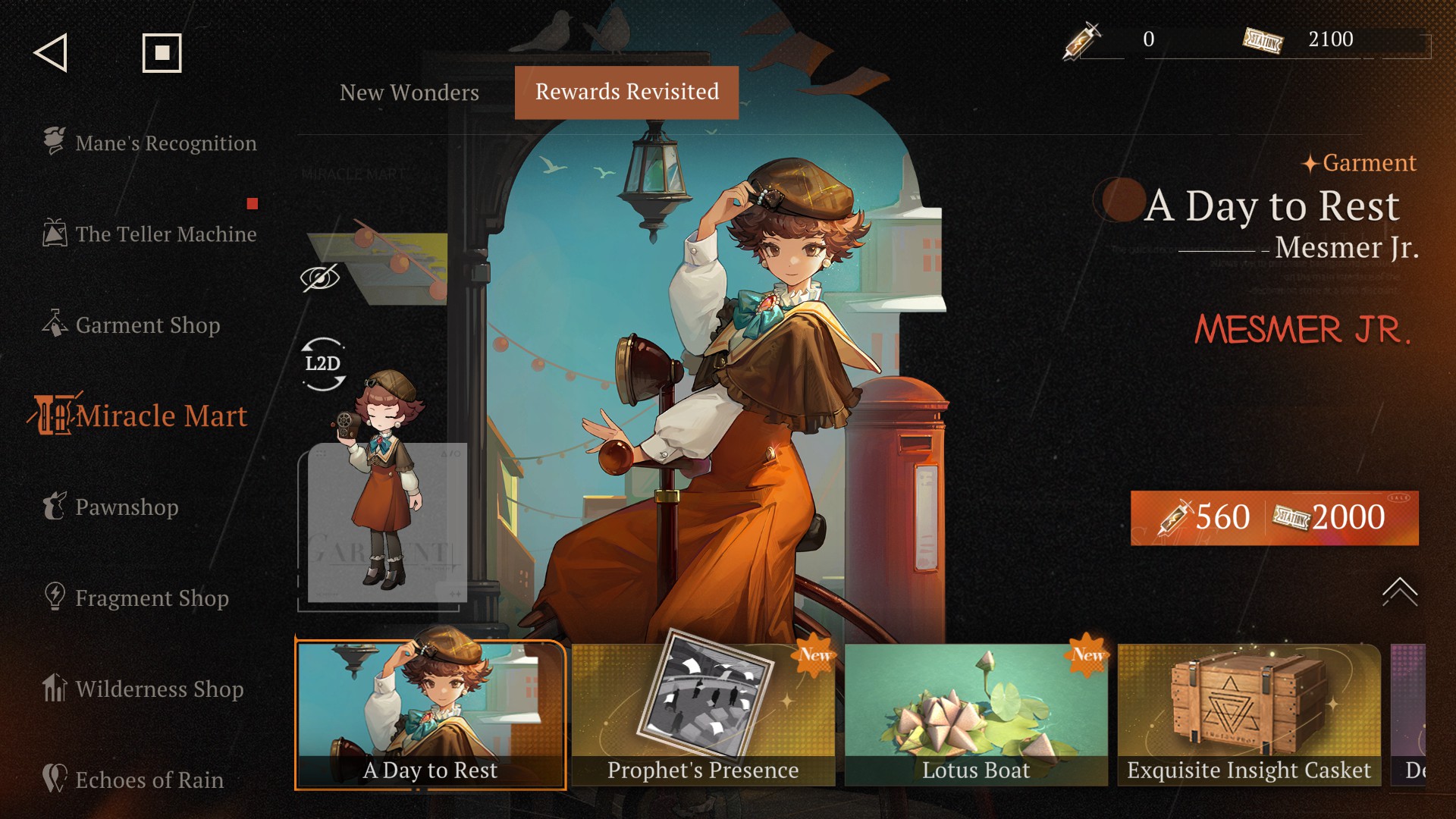Go back with the triangle arrow
This screenshot has height=819, width=1456.
pos(51,53)
